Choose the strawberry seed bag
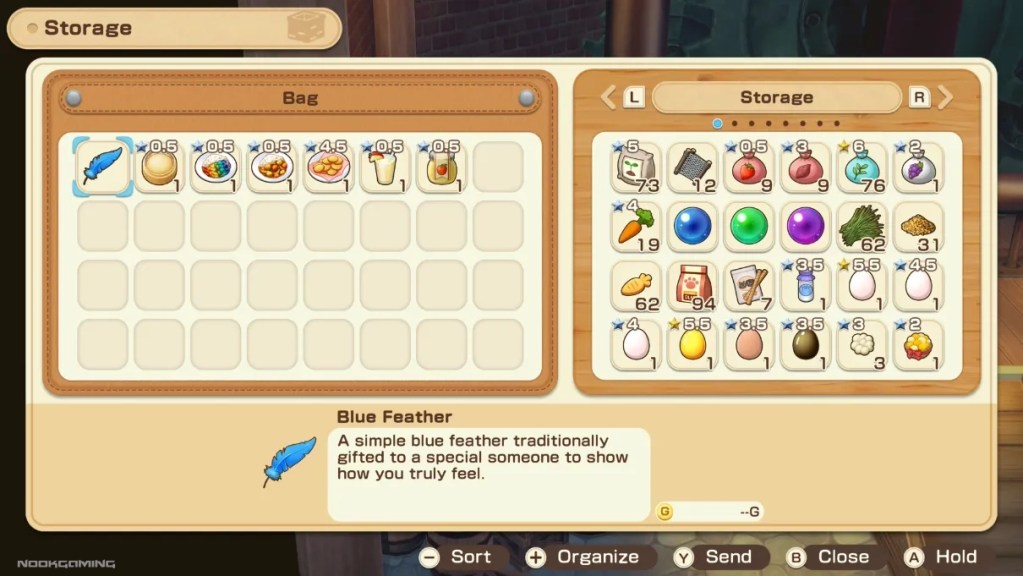 (748, 168)
